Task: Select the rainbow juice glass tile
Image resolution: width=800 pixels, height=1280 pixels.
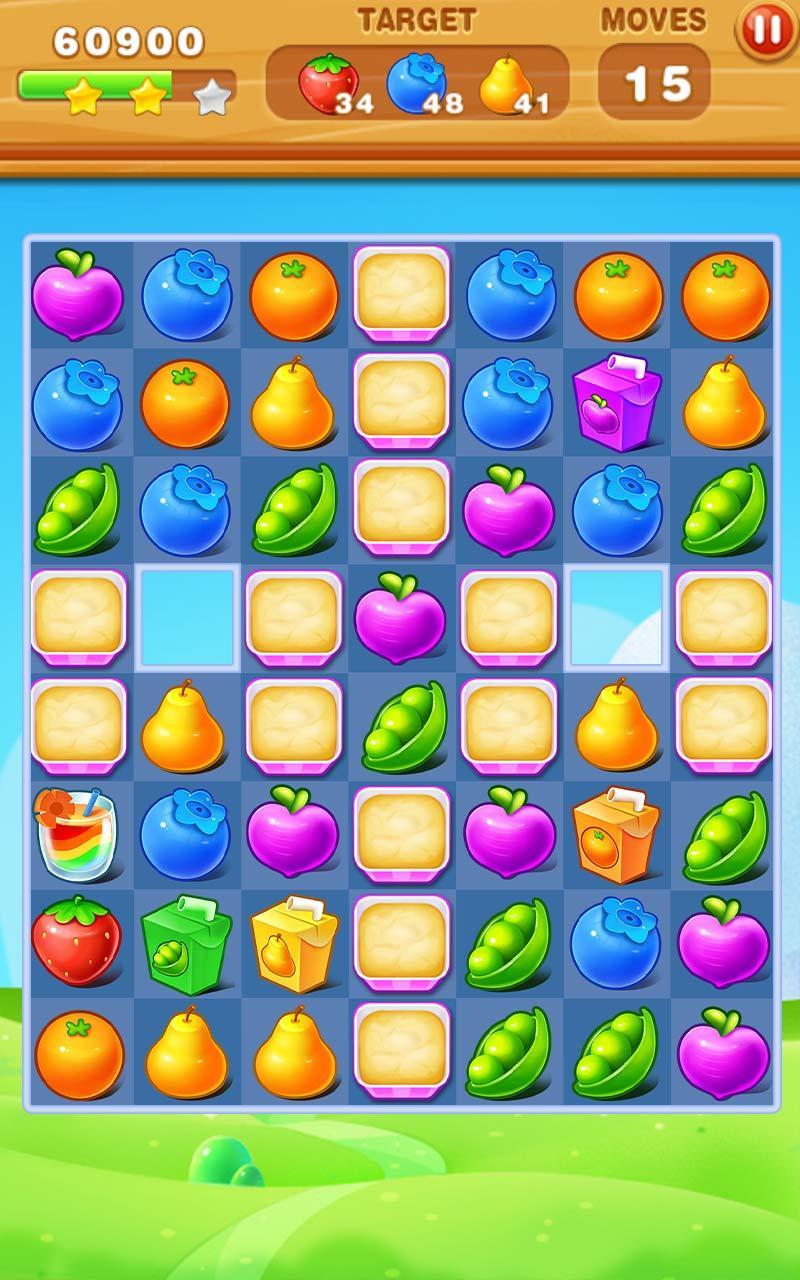Action: (76, 835)
